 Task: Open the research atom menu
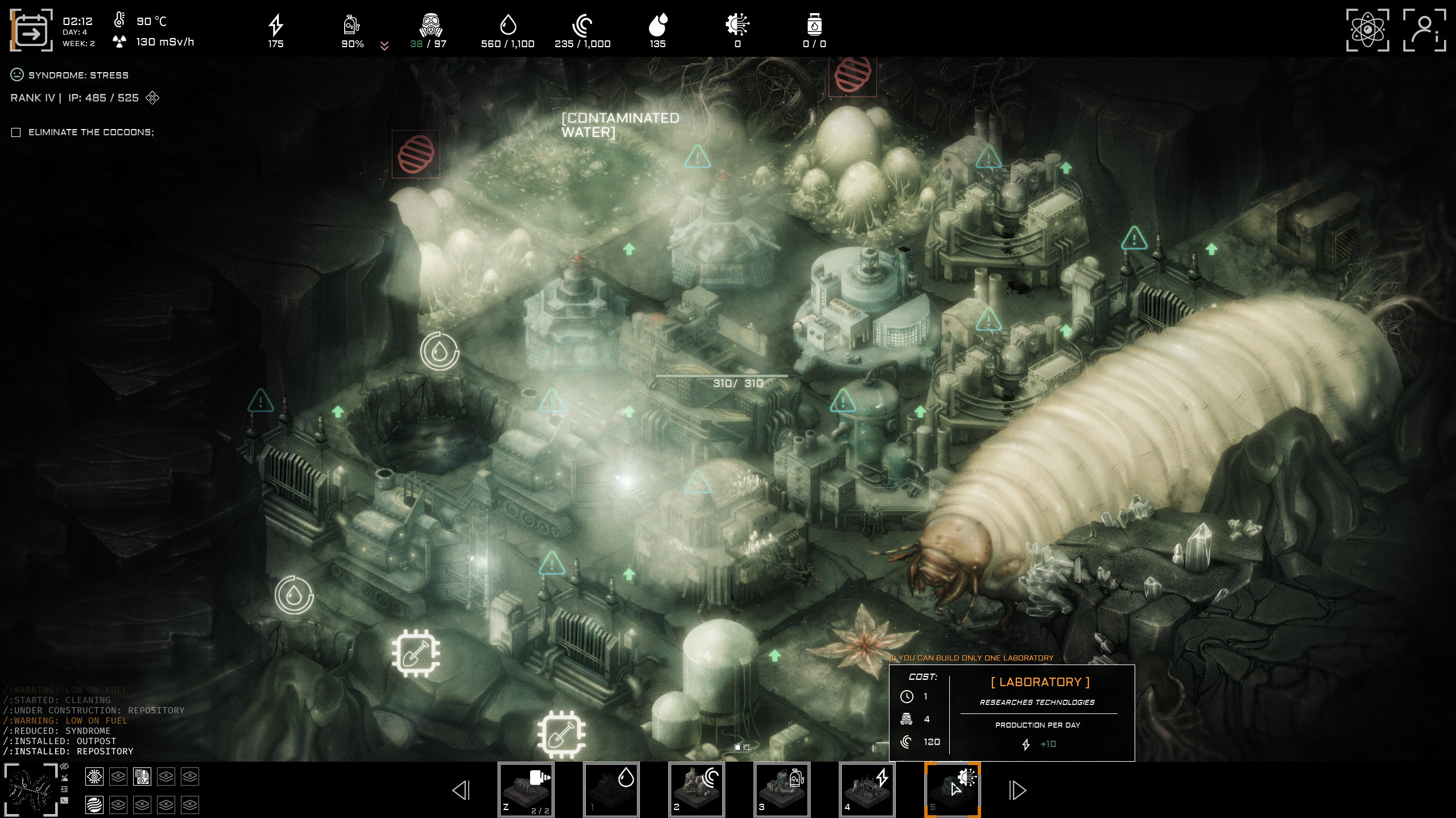pos(1367,30)
